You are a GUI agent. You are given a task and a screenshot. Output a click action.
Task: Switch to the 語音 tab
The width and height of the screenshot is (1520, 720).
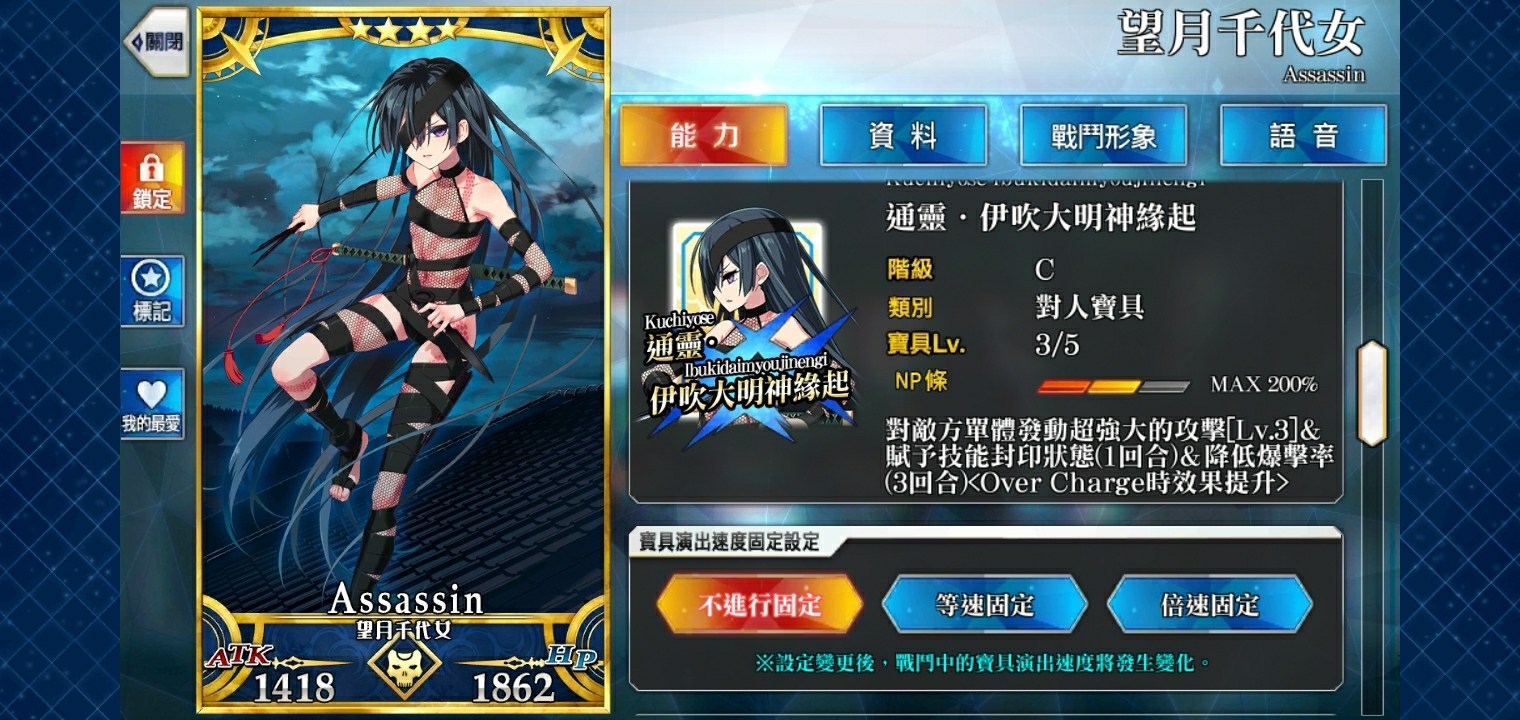(x=1302, y=135)
